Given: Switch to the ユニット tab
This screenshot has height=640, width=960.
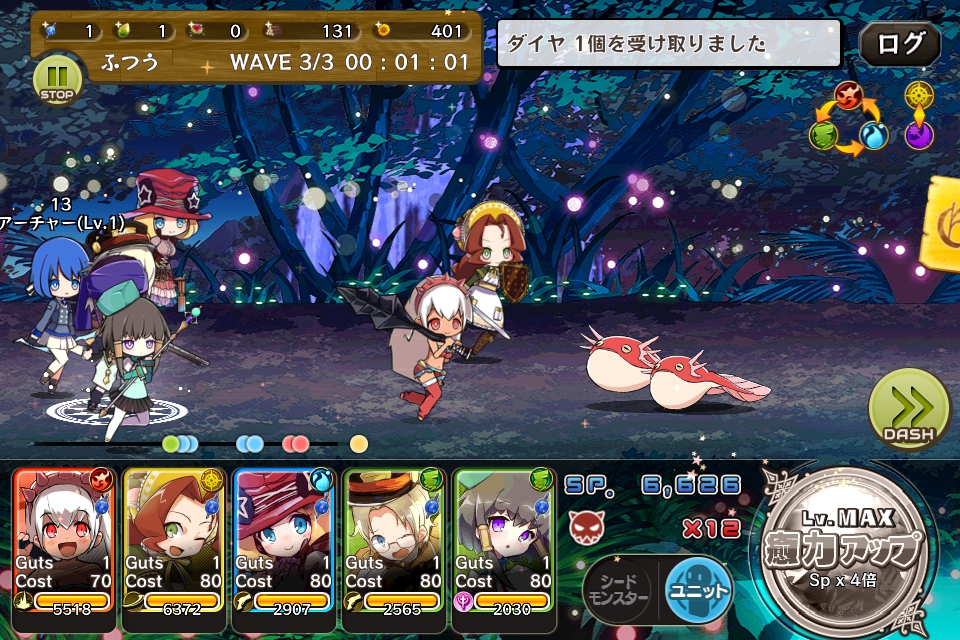Looking at the screenshot, I should click(x=697, y=588).
